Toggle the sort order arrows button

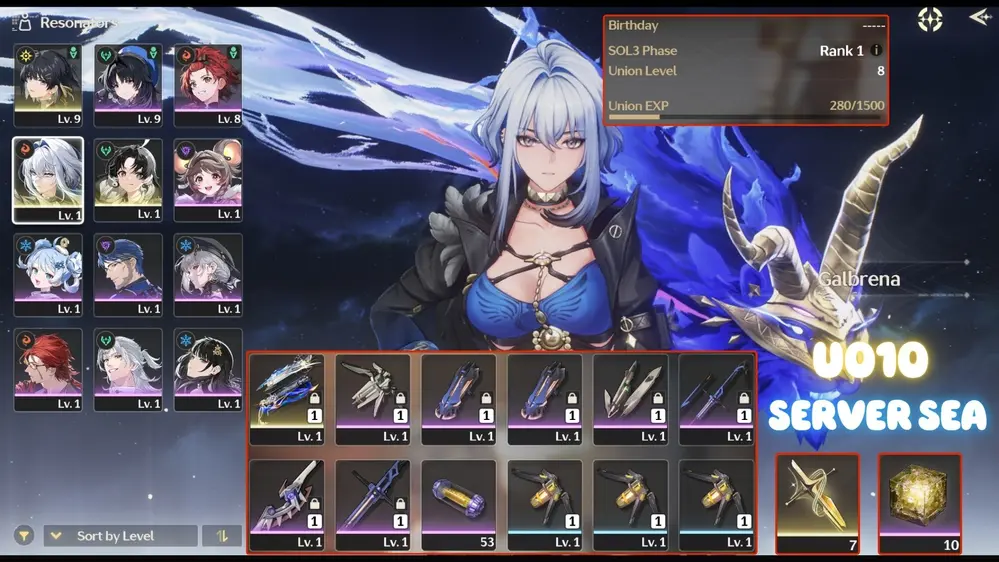tap(222, 536)
